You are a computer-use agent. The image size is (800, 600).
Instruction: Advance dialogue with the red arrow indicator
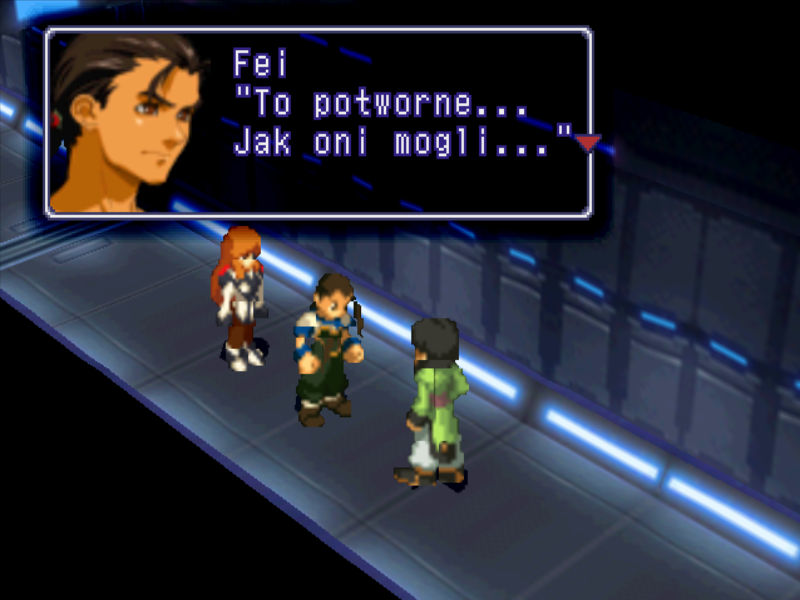pyautogui.click(x=588, y=143)
